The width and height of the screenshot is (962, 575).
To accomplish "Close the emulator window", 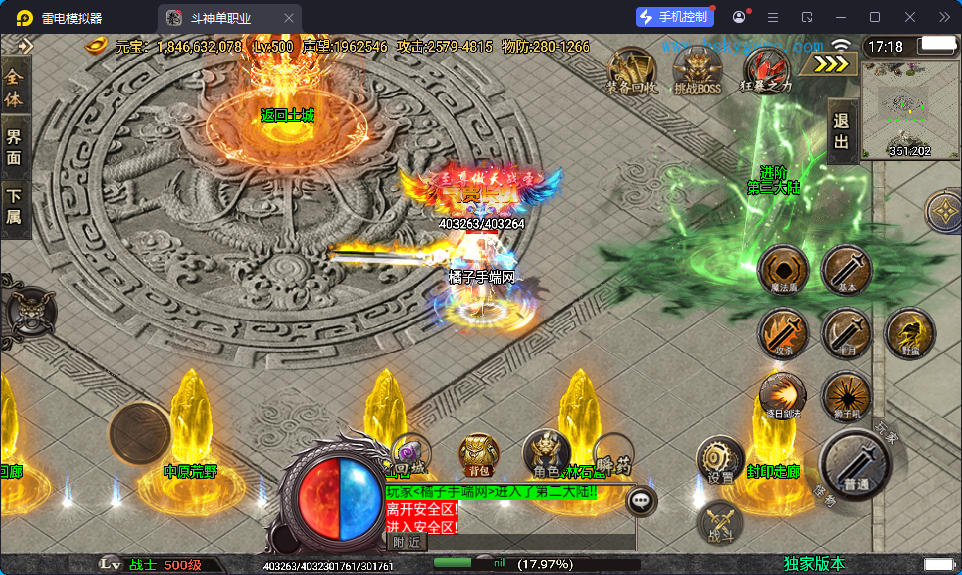I will [x=909, y=17].
